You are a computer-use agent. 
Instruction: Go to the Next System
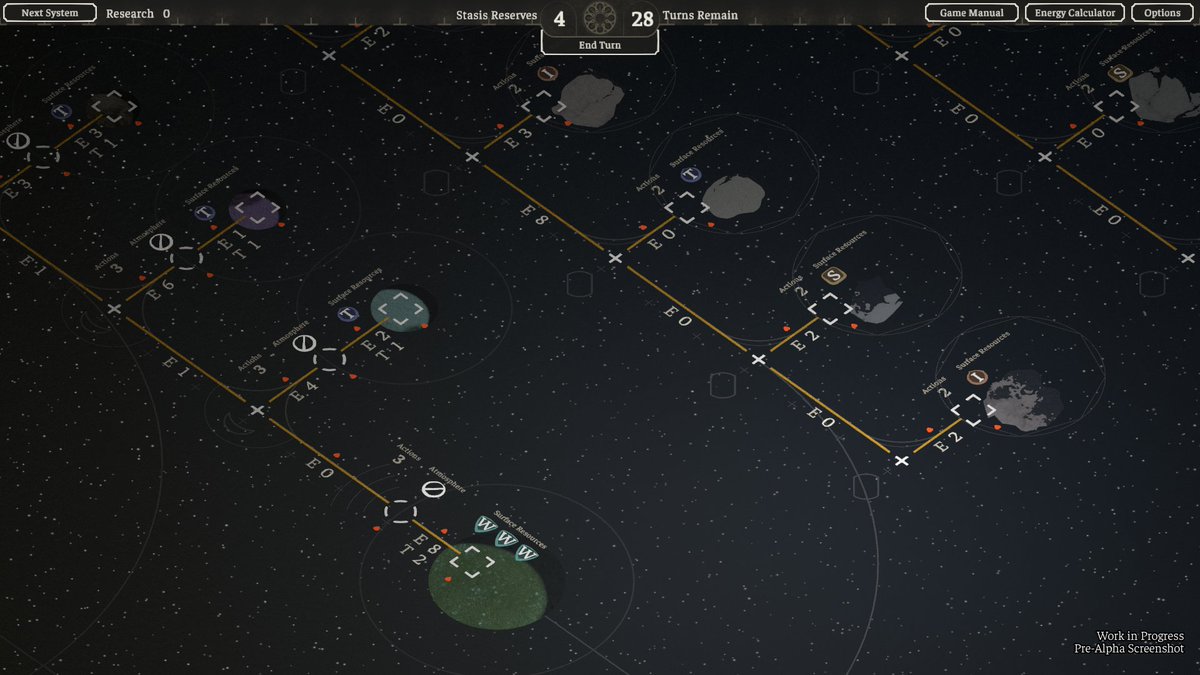click(x=49, y=13)
